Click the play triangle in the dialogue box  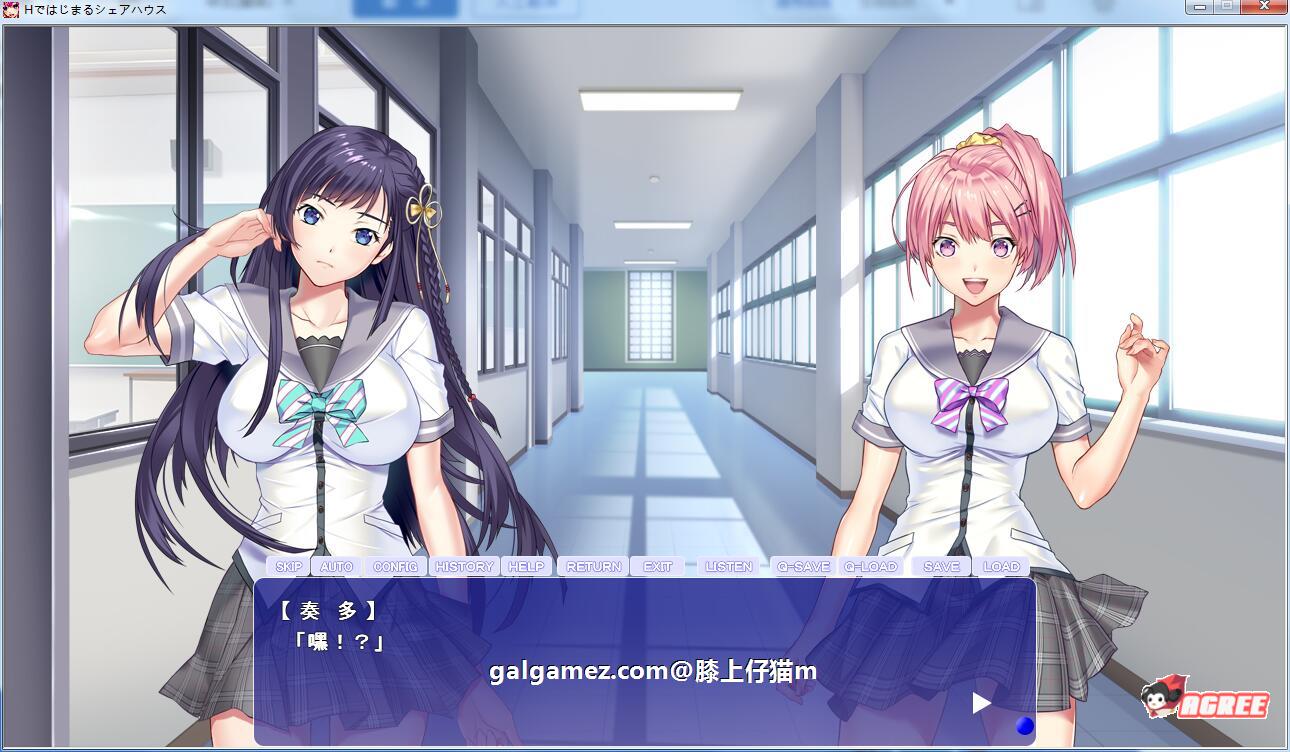tap(980, 703)
